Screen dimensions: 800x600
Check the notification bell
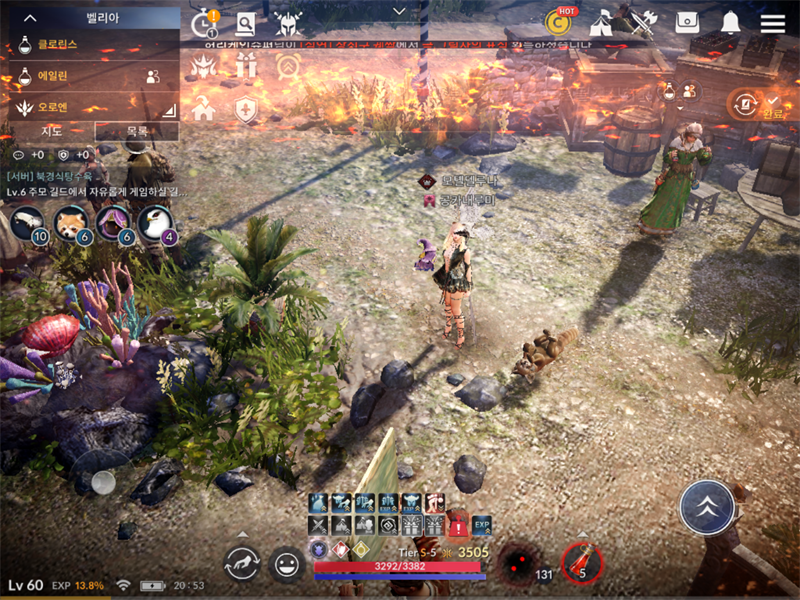[x=731, y=23]
